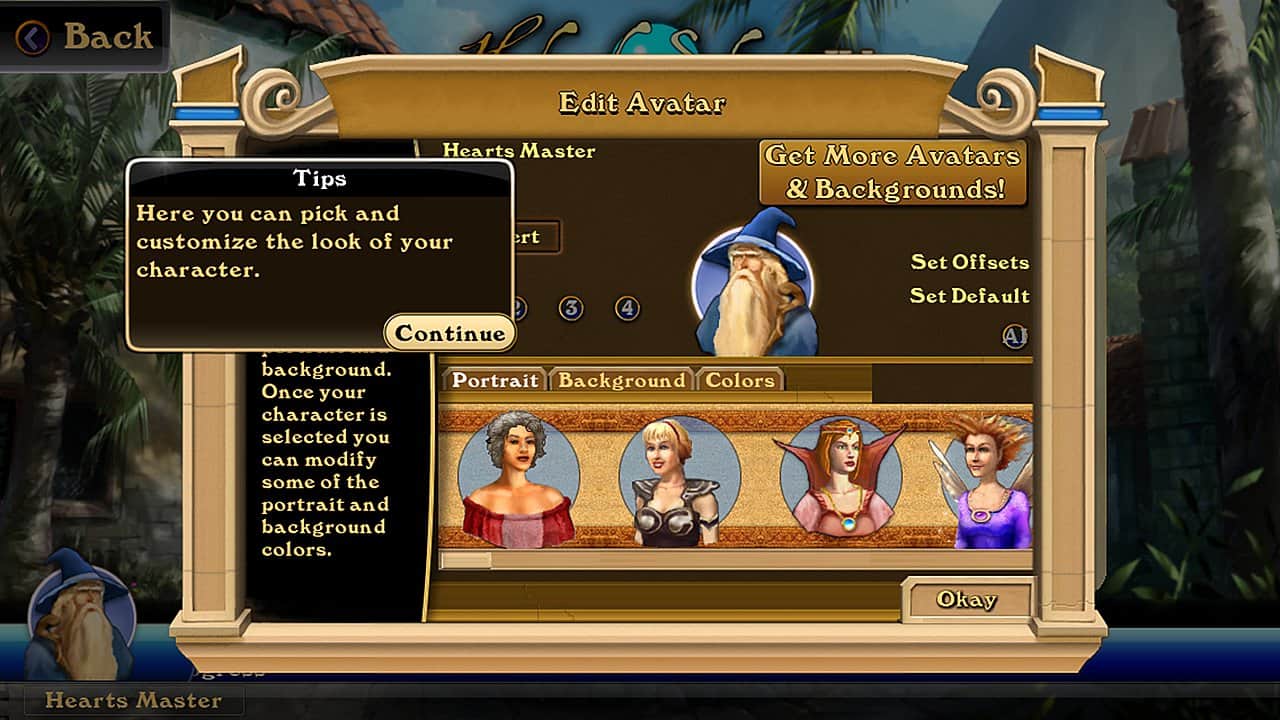Select the gray-haired woman in red portrait
Viewport: 1280px width, 720px height.
coord(518,480)
